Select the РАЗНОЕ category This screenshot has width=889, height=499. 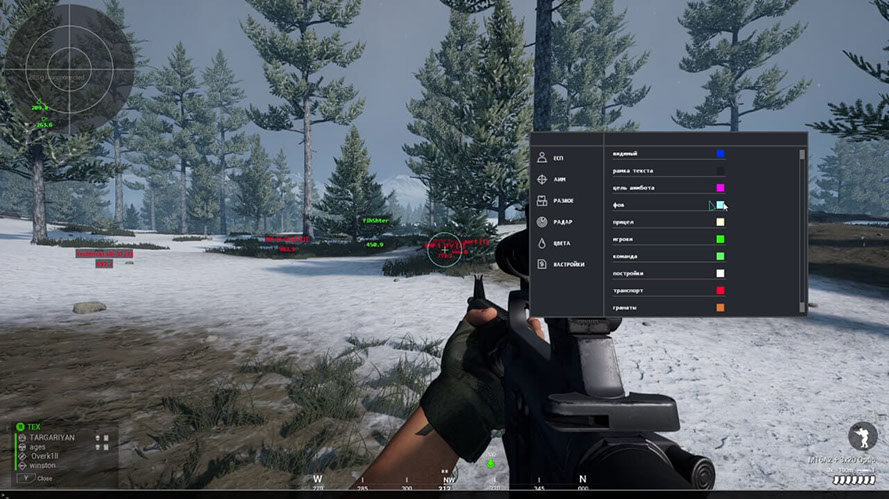[562, 201]
